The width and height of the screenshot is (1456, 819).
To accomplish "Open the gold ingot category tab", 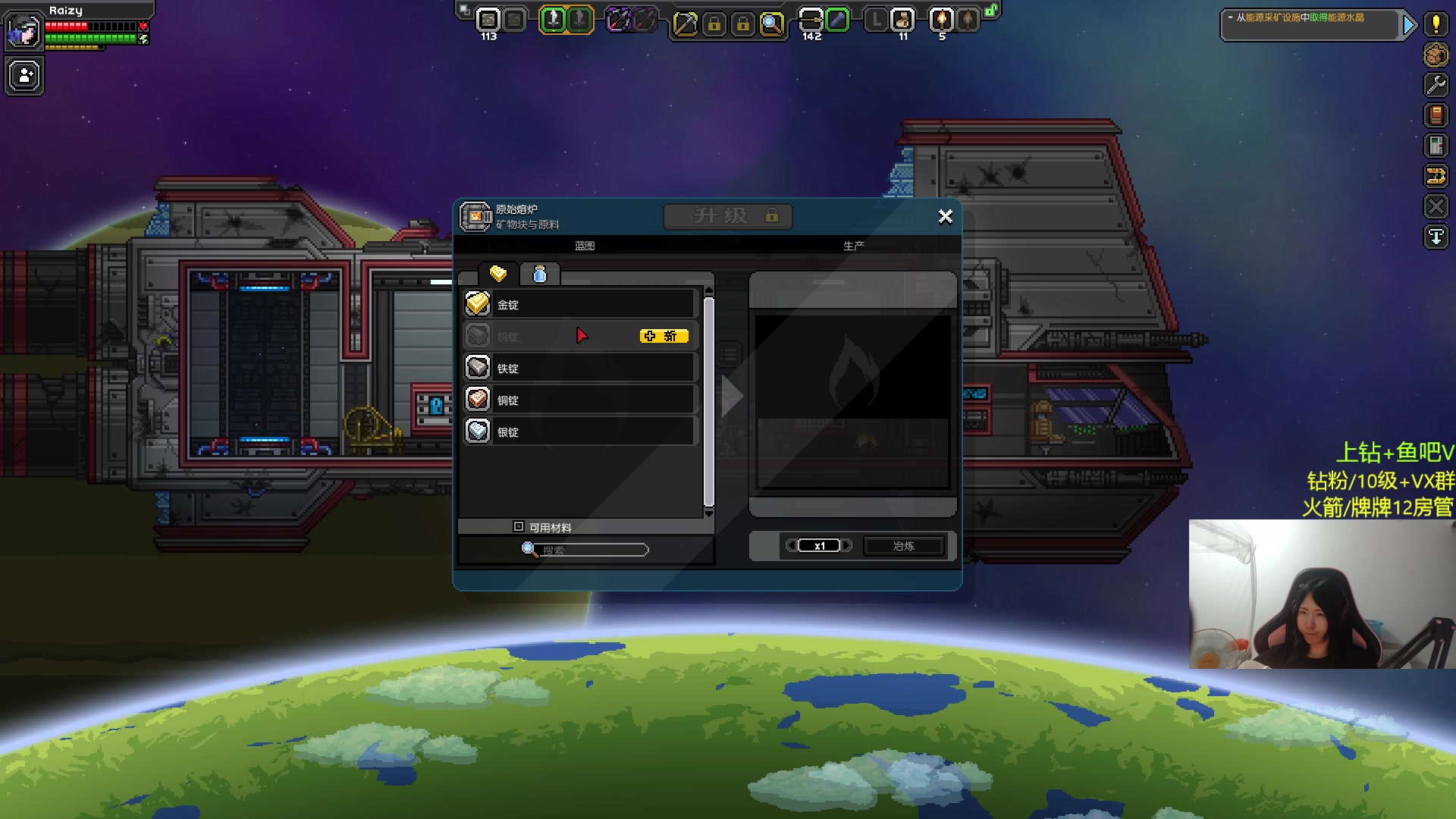I will (x=498, y=274).
